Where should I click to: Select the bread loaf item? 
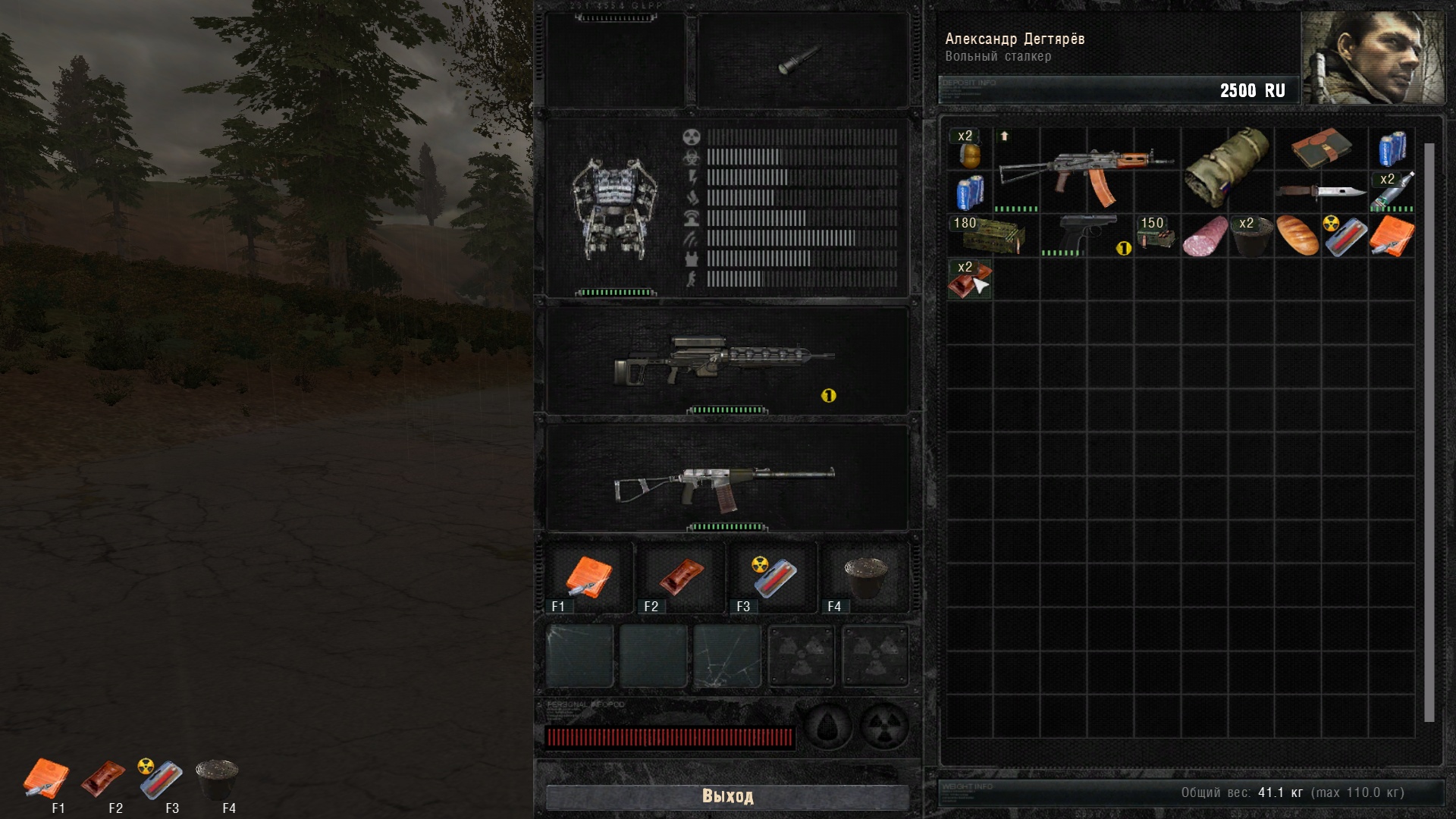tap(1298, 236)
